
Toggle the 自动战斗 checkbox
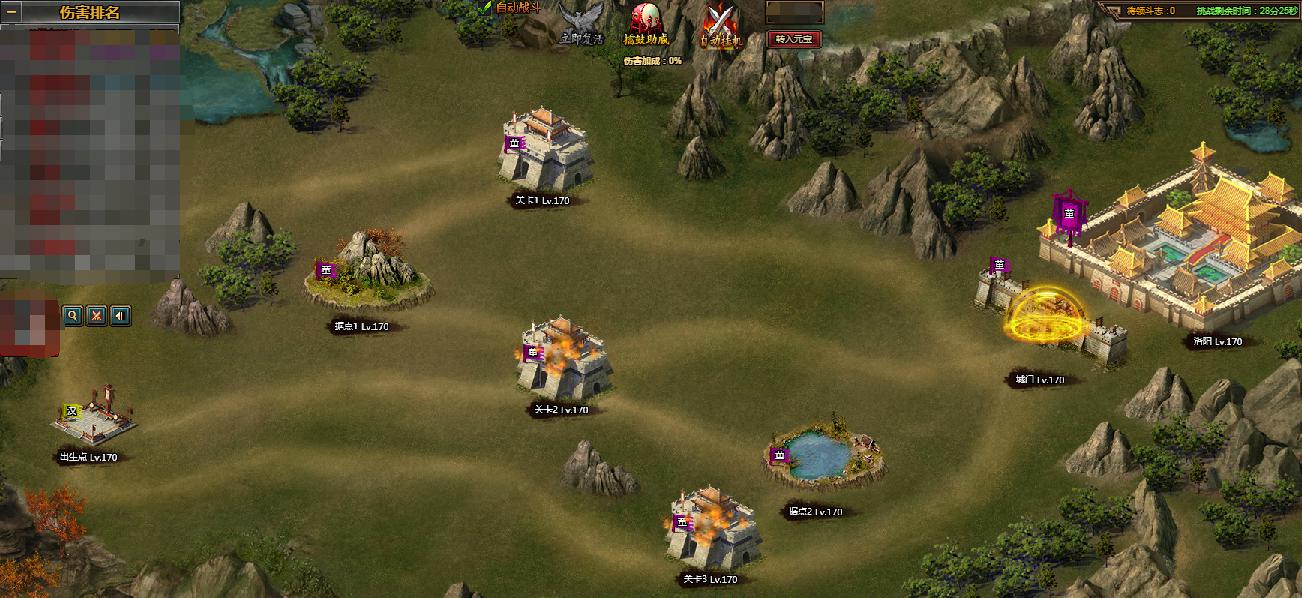click(x=487, y=7)
